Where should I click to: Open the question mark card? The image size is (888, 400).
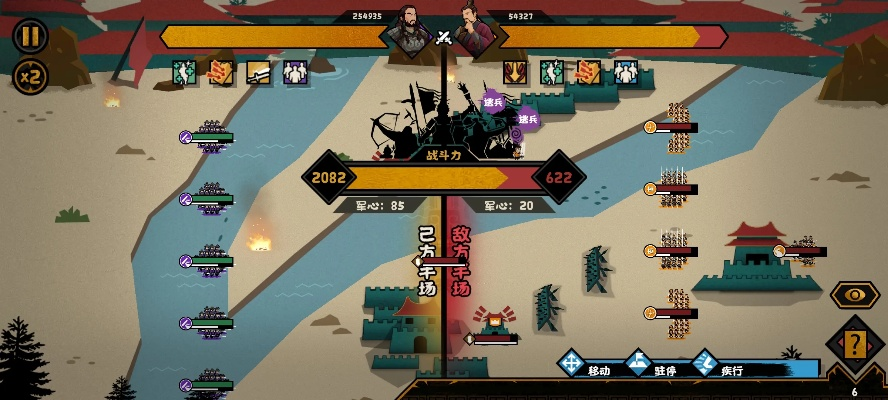coord(854,346)
